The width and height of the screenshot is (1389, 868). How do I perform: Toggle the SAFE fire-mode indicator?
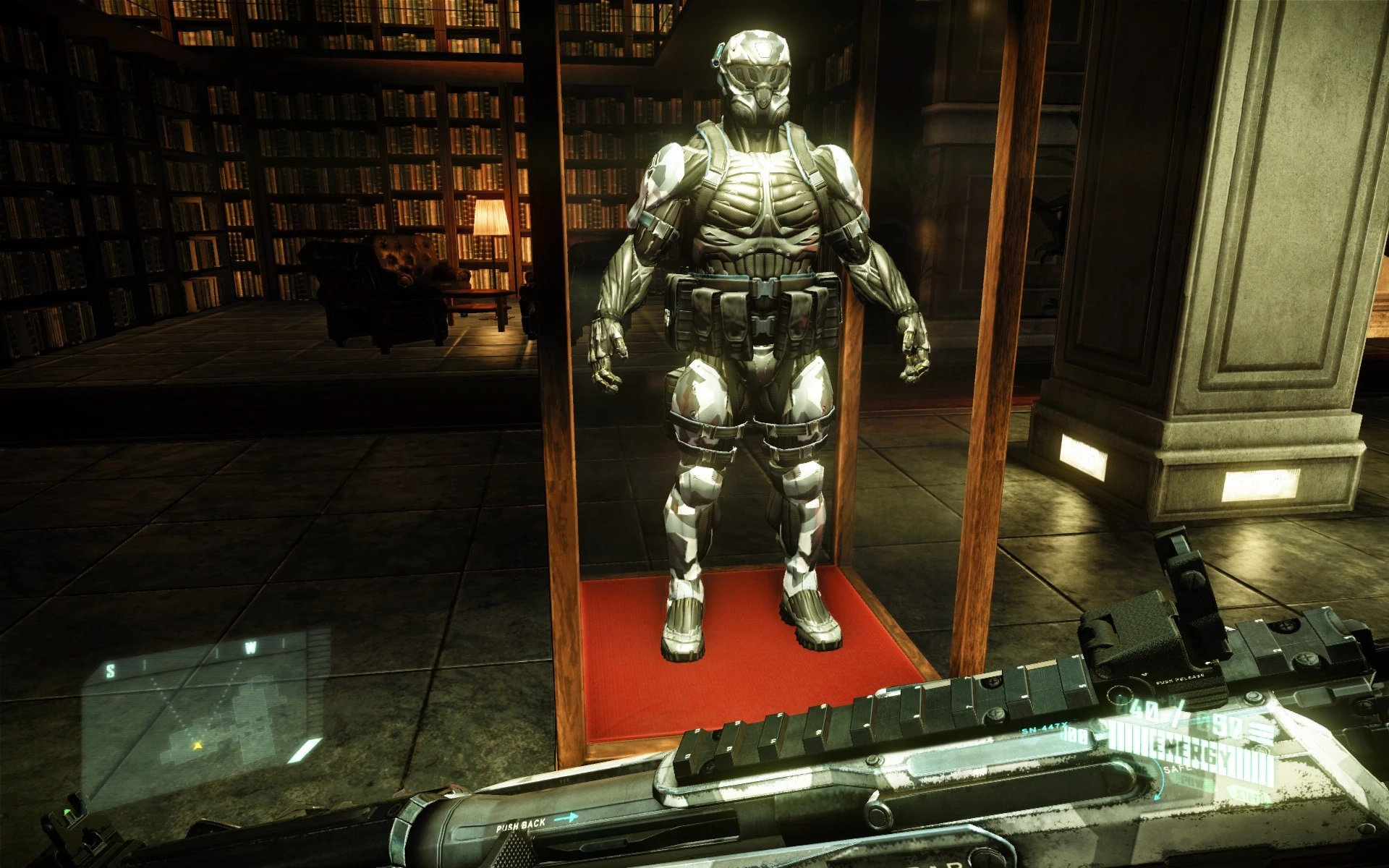[1176, 768]
